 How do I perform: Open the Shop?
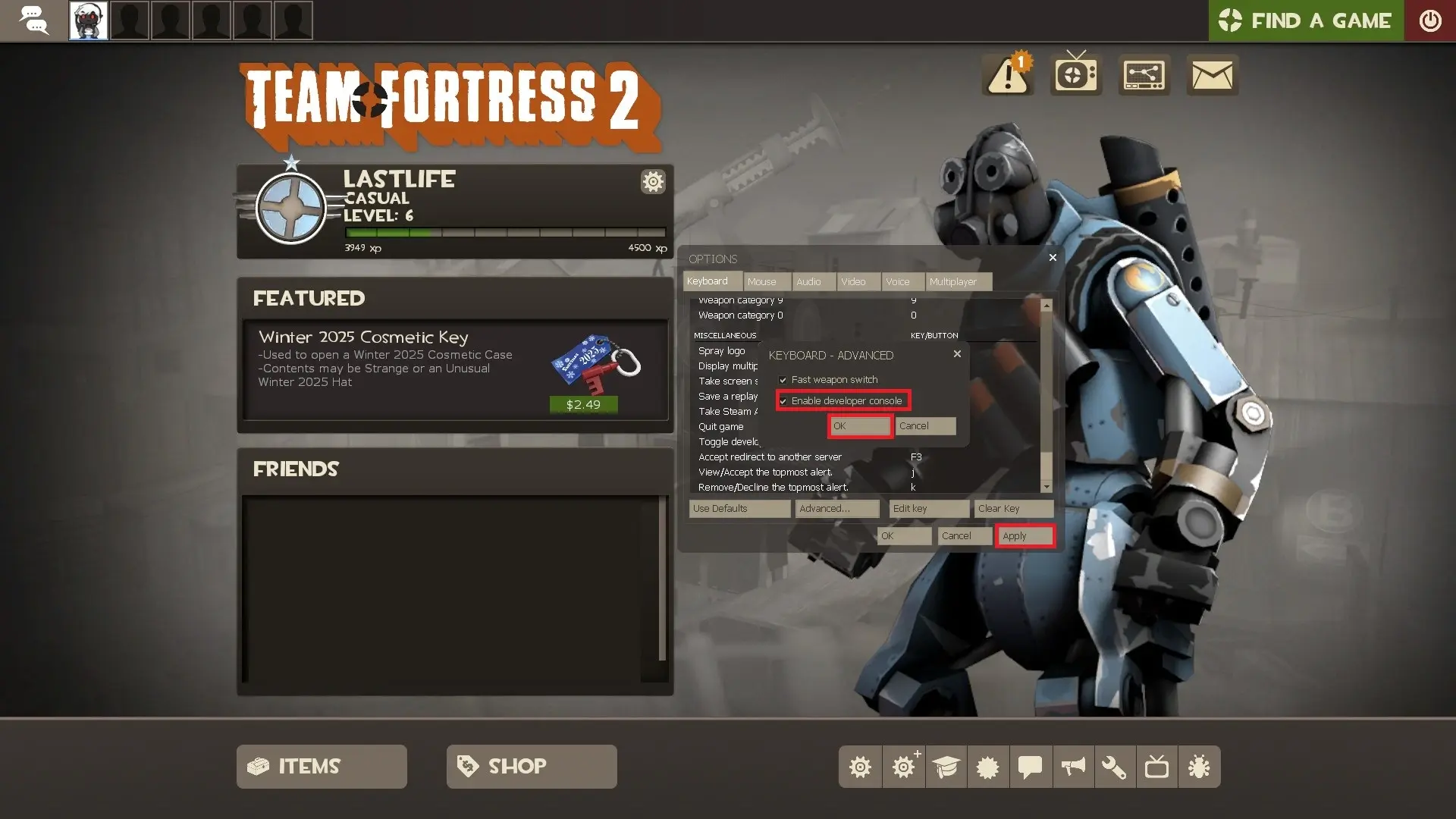coord(531,767)
